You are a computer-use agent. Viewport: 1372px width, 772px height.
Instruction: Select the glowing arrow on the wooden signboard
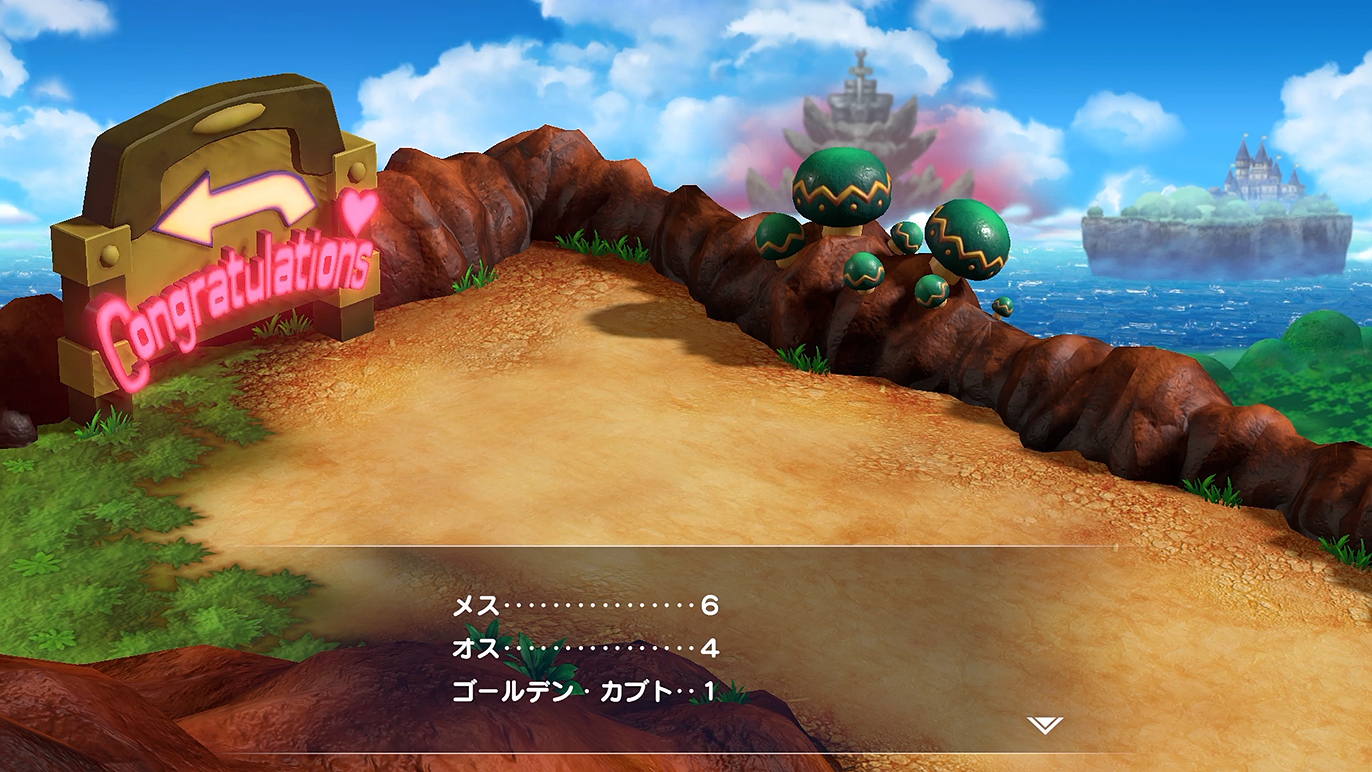(225, 203)
